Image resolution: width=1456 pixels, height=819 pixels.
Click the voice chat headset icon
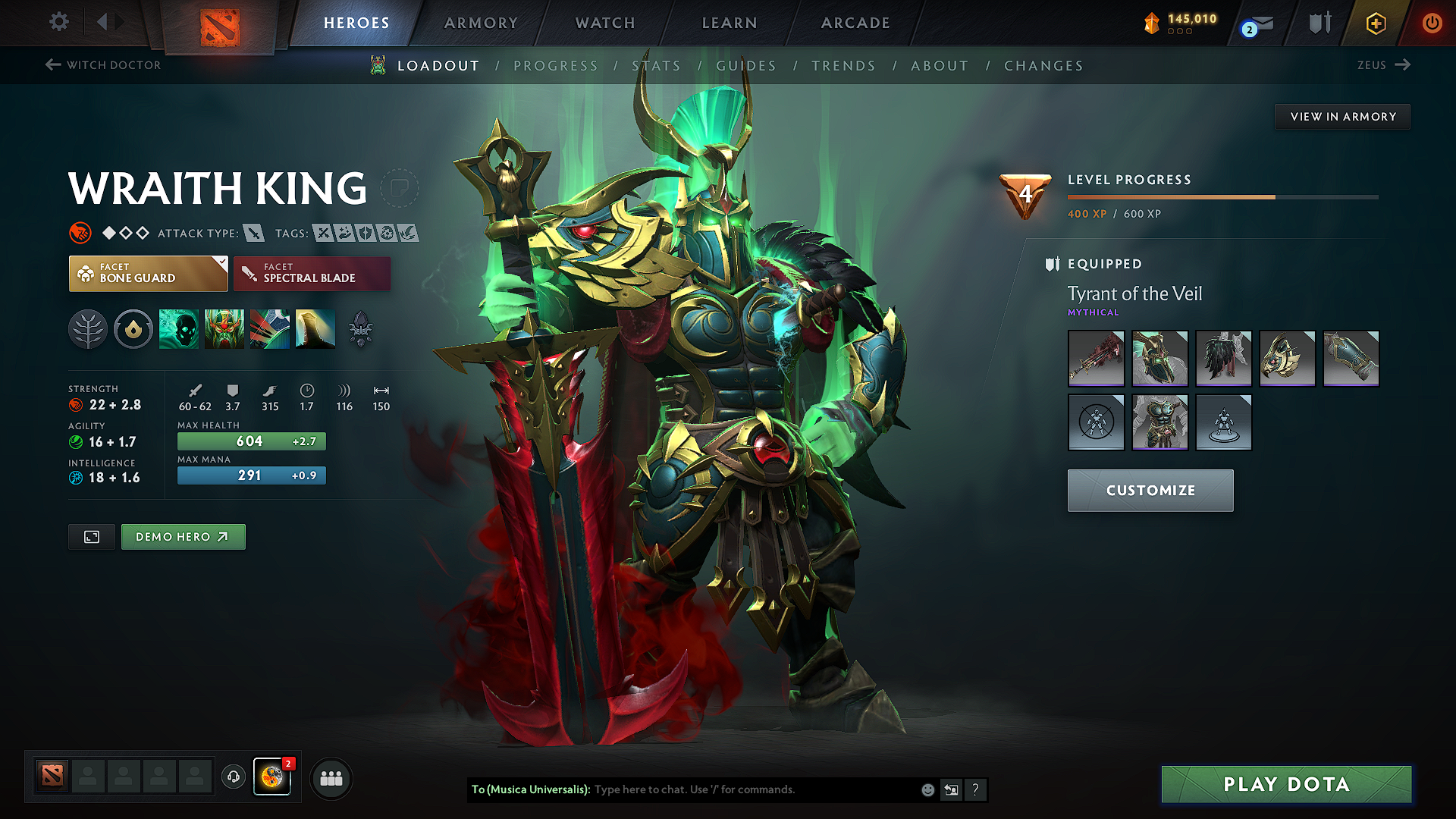pyautogui.click(x=233, y=778)
